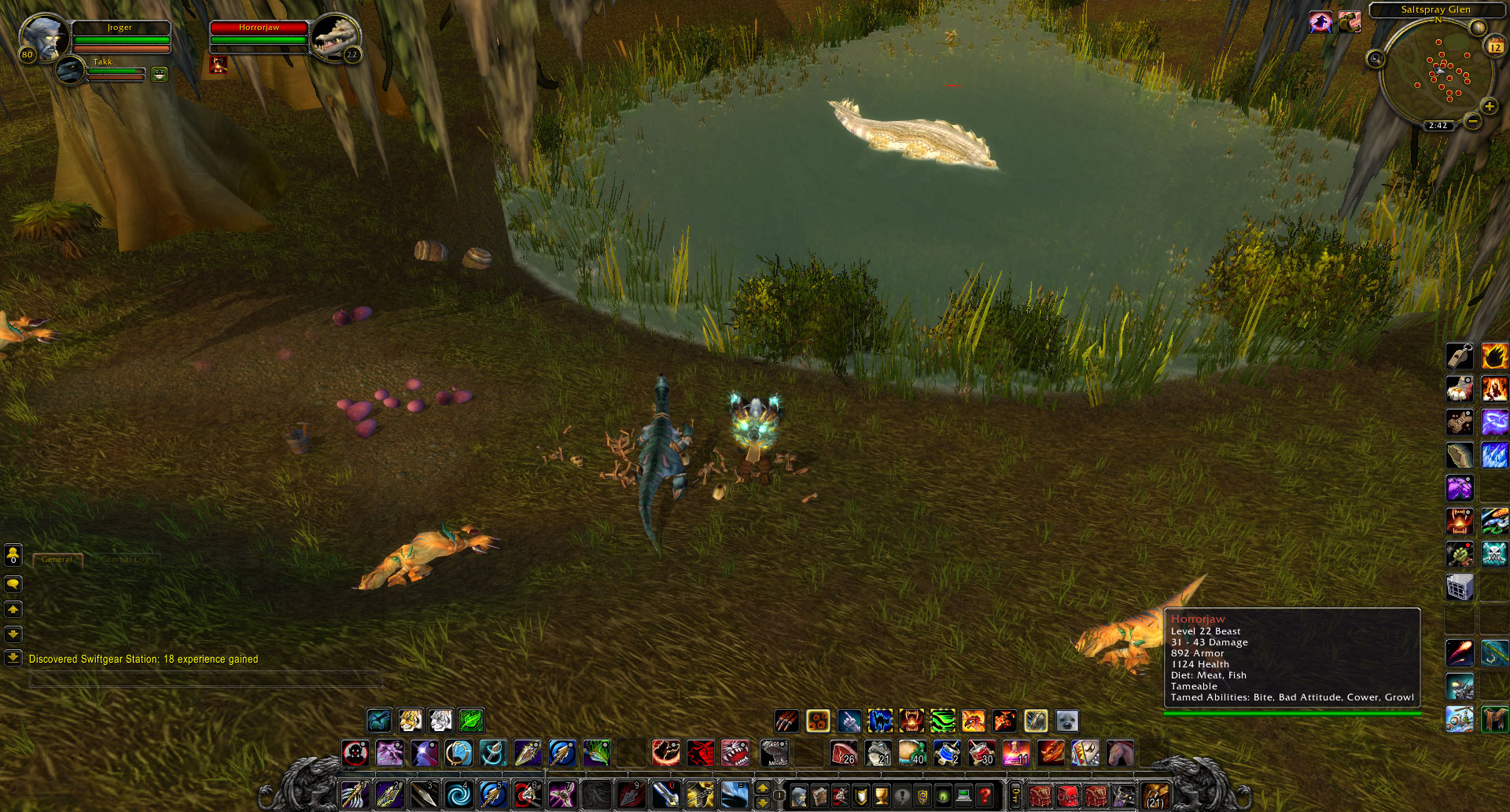The image size is (1510, 812).
Task: Zoom in the minimap with the plus button
Action: click(1490, 106)
